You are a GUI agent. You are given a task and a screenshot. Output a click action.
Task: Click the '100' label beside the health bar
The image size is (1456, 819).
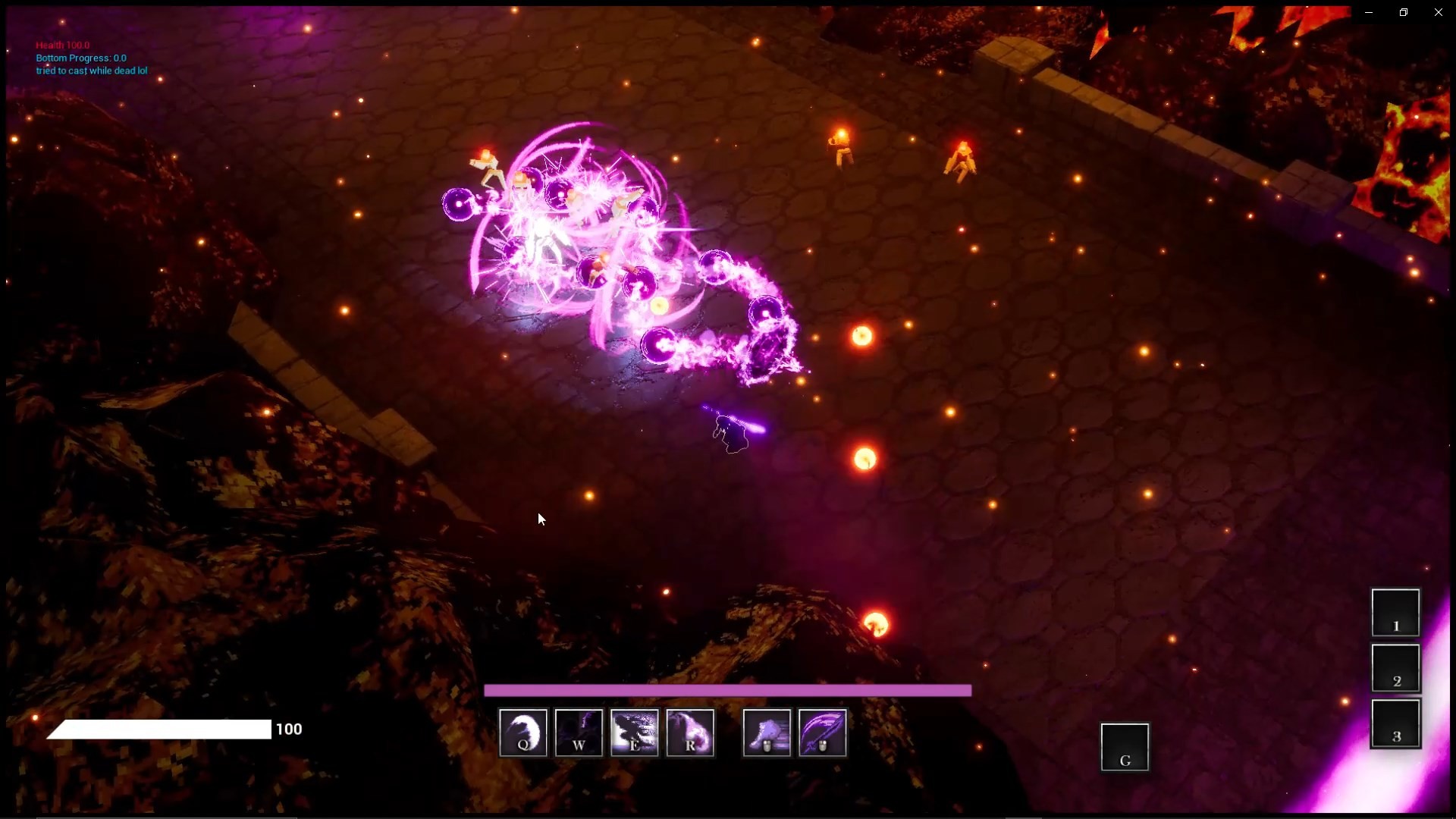click(289, 729)
